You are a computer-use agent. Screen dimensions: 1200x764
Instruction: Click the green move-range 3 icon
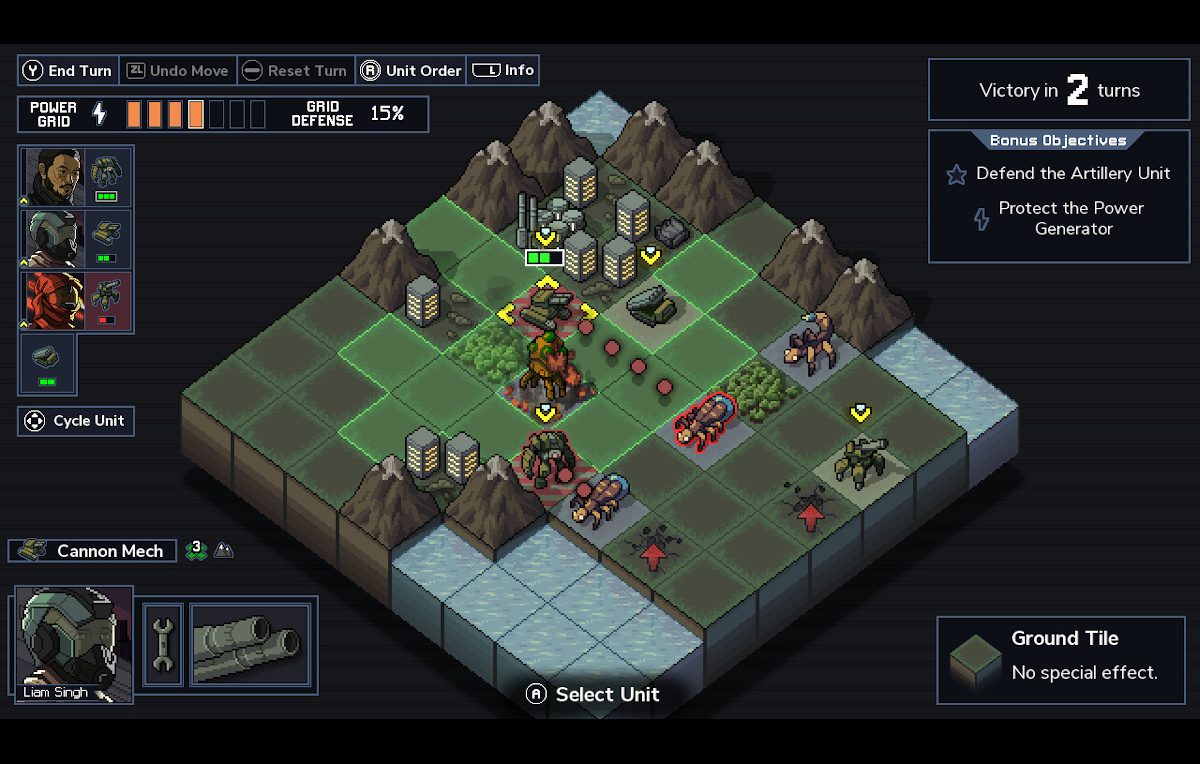pos(197,550)
